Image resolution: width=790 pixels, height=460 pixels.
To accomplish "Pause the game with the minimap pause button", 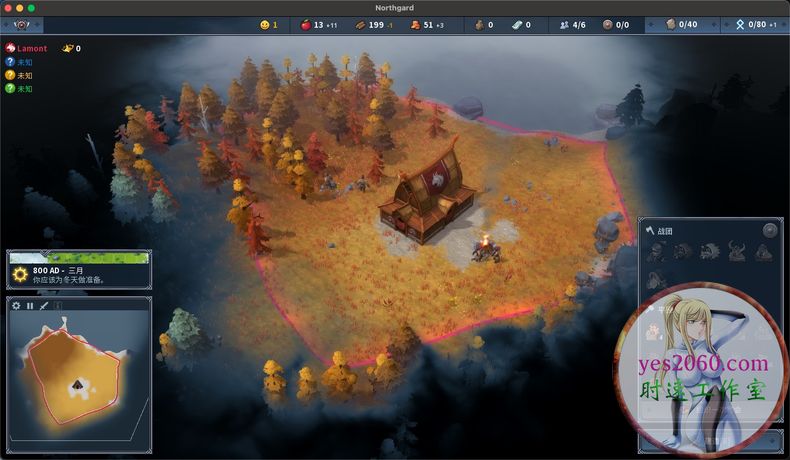I will coord(30,305).
